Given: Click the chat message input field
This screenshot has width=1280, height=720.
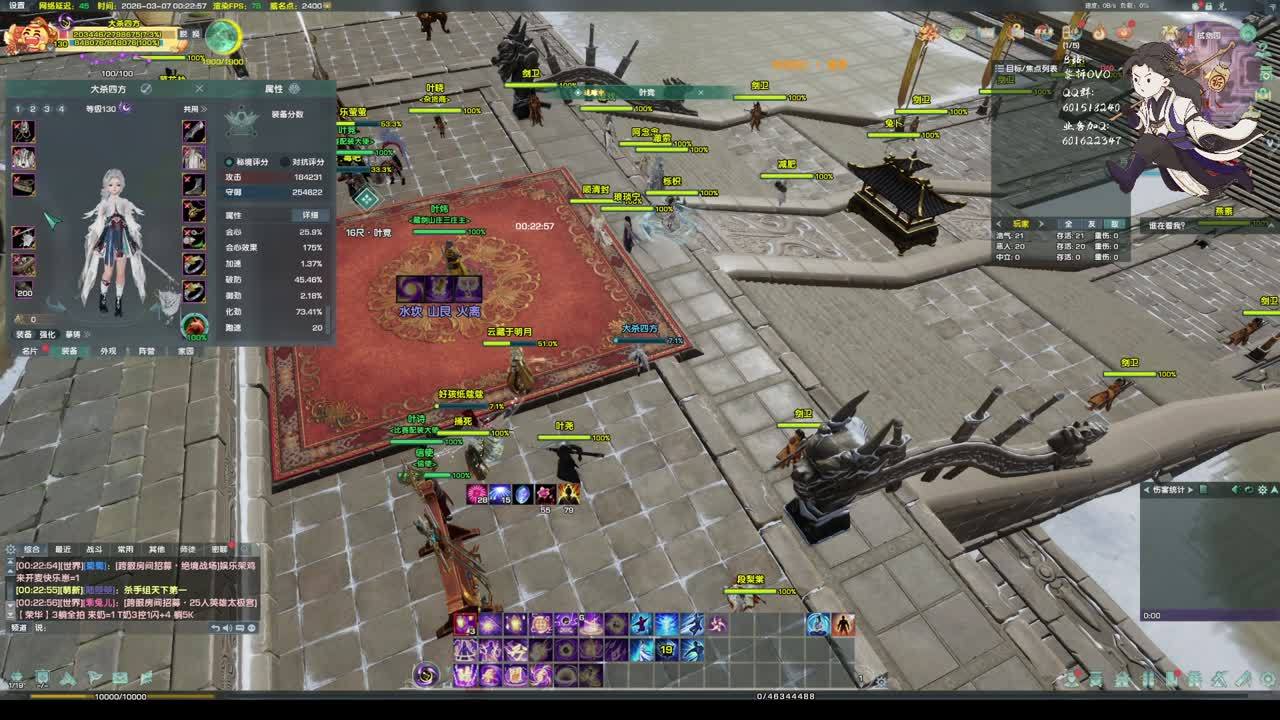Looking at the screenshot, I should 120,628.
